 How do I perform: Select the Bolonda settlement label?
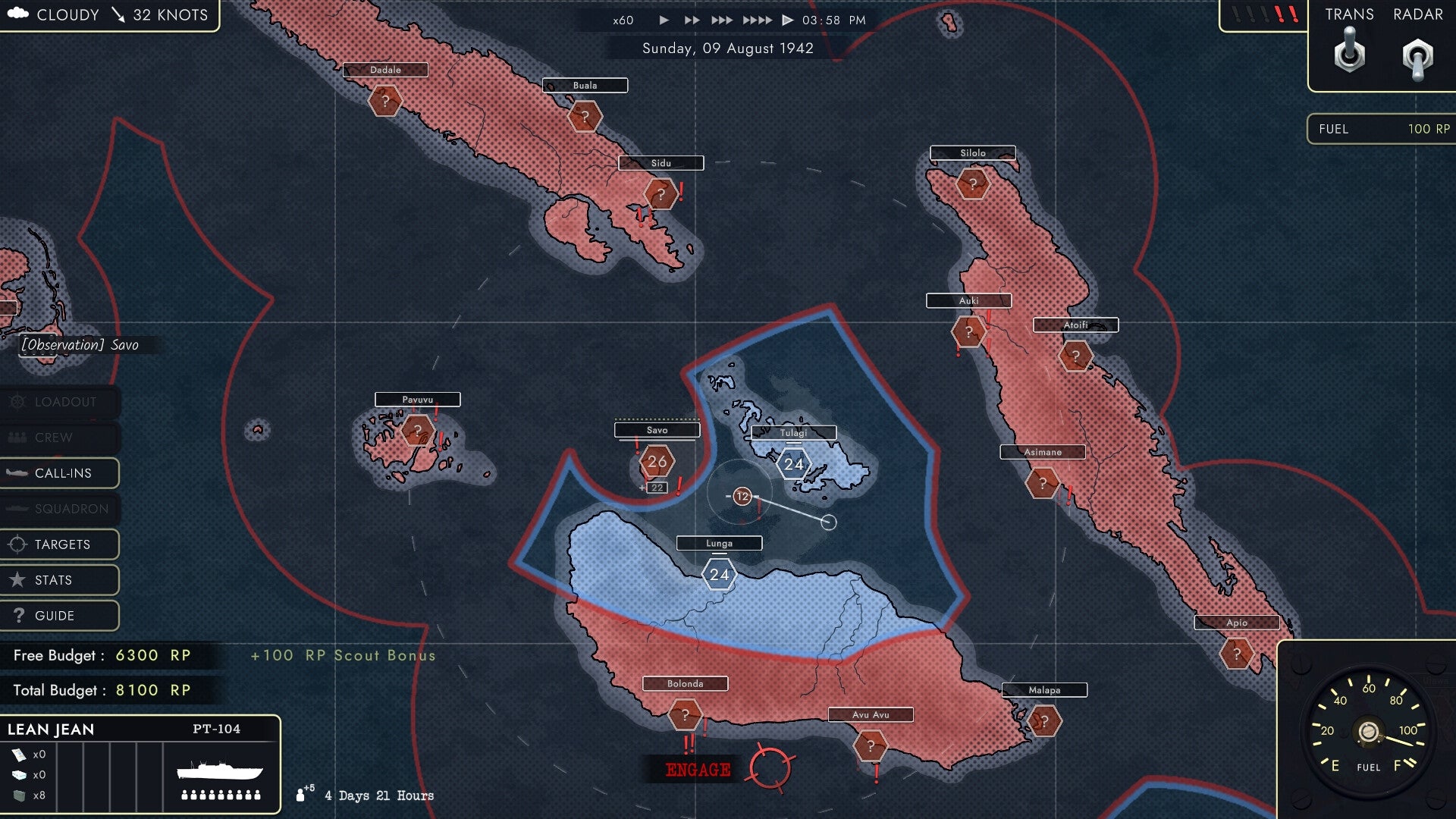click(685, 683)
